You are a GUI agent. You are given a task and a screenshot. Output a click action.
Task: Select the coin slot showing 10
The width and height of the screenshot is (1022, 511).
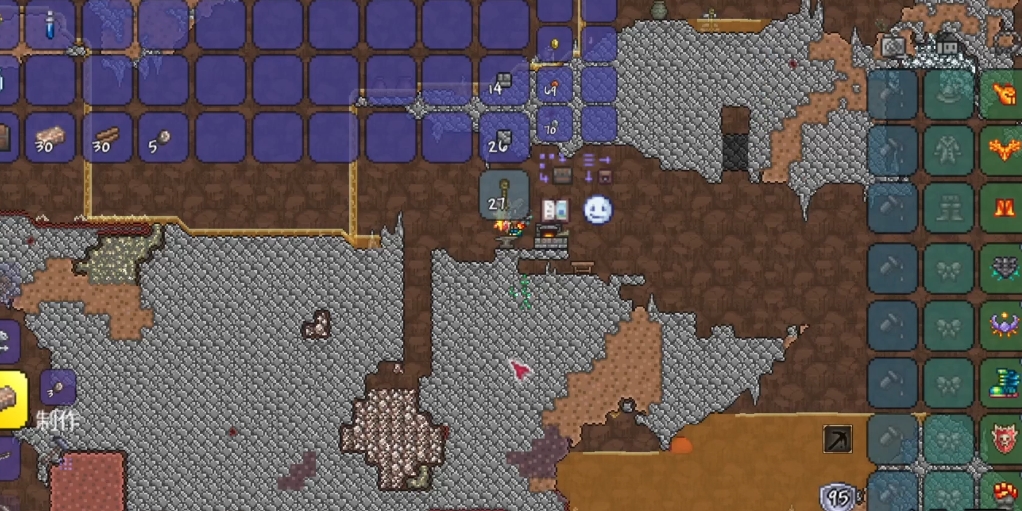click(555, 124)
